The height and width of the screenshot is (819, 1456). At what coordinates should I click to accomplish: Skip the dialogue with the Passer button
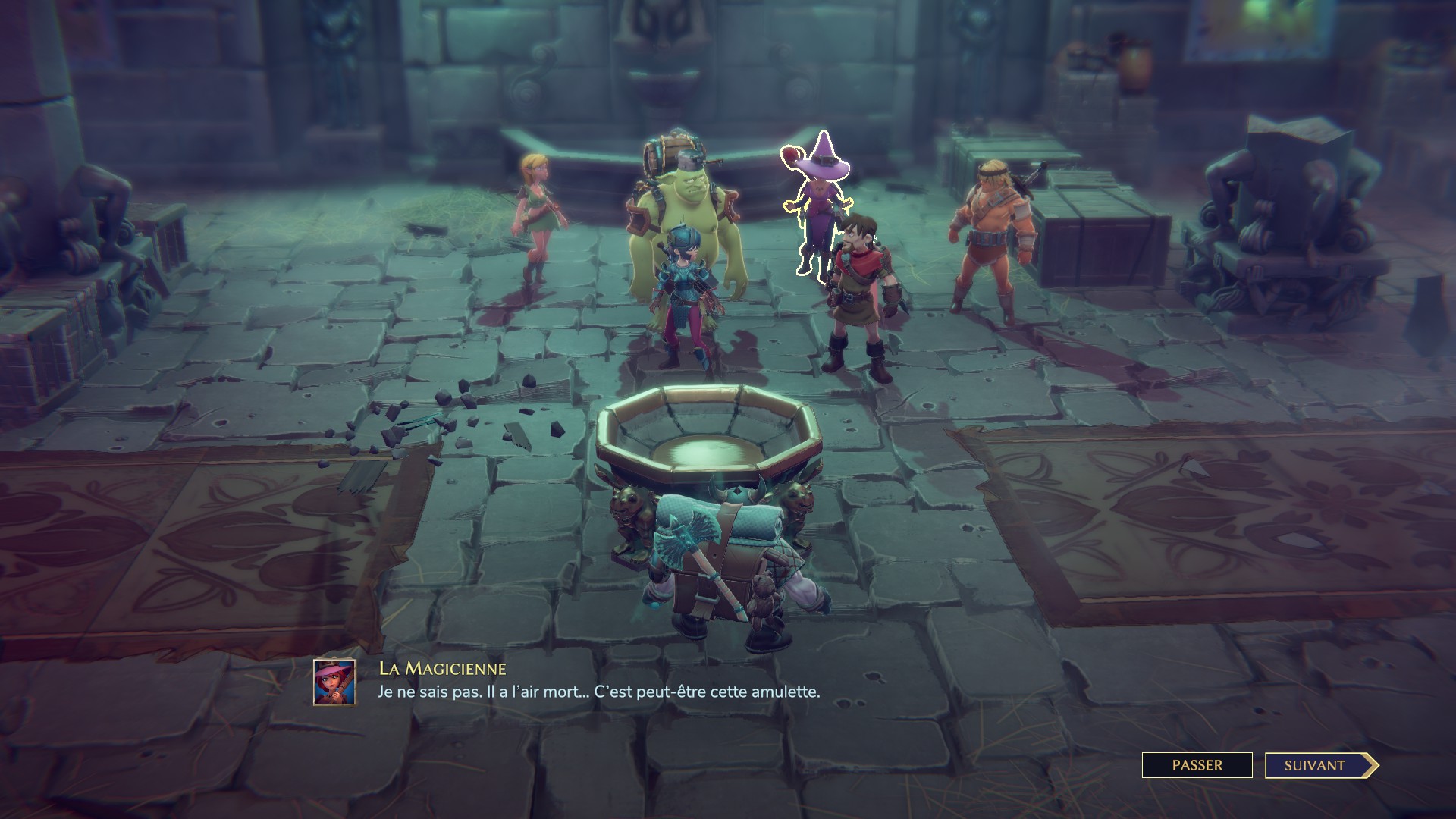1197,765
